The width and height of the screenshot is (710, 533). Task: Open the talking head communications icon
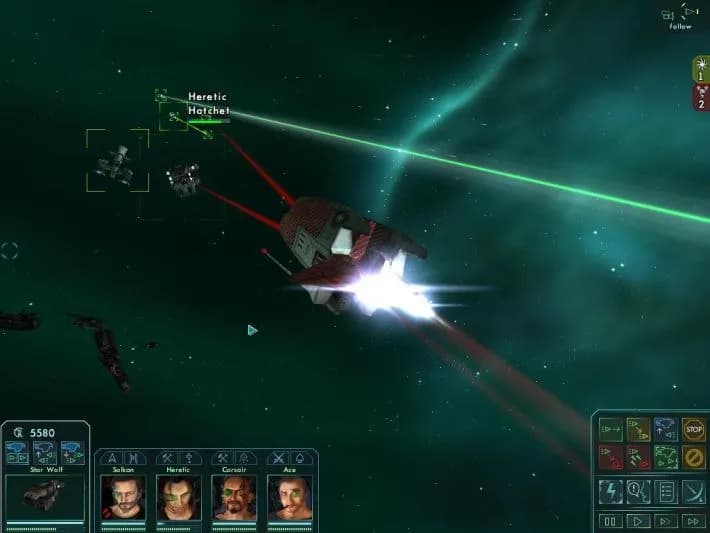pyautogui.click(x=638, y=491)
